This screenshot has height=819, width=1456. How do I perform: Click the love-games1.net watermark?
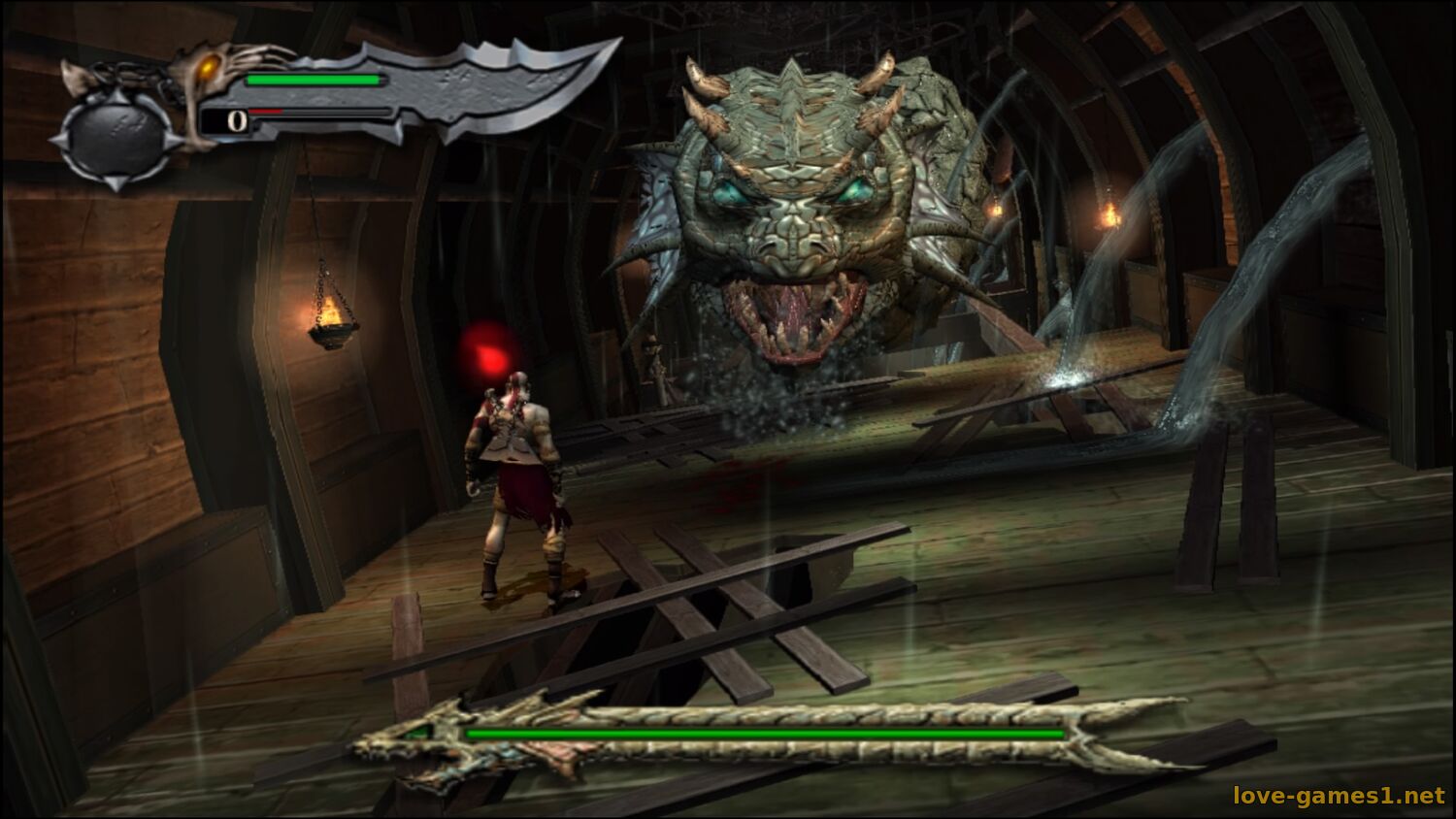pyautogui.click(x=1339, y=796)
